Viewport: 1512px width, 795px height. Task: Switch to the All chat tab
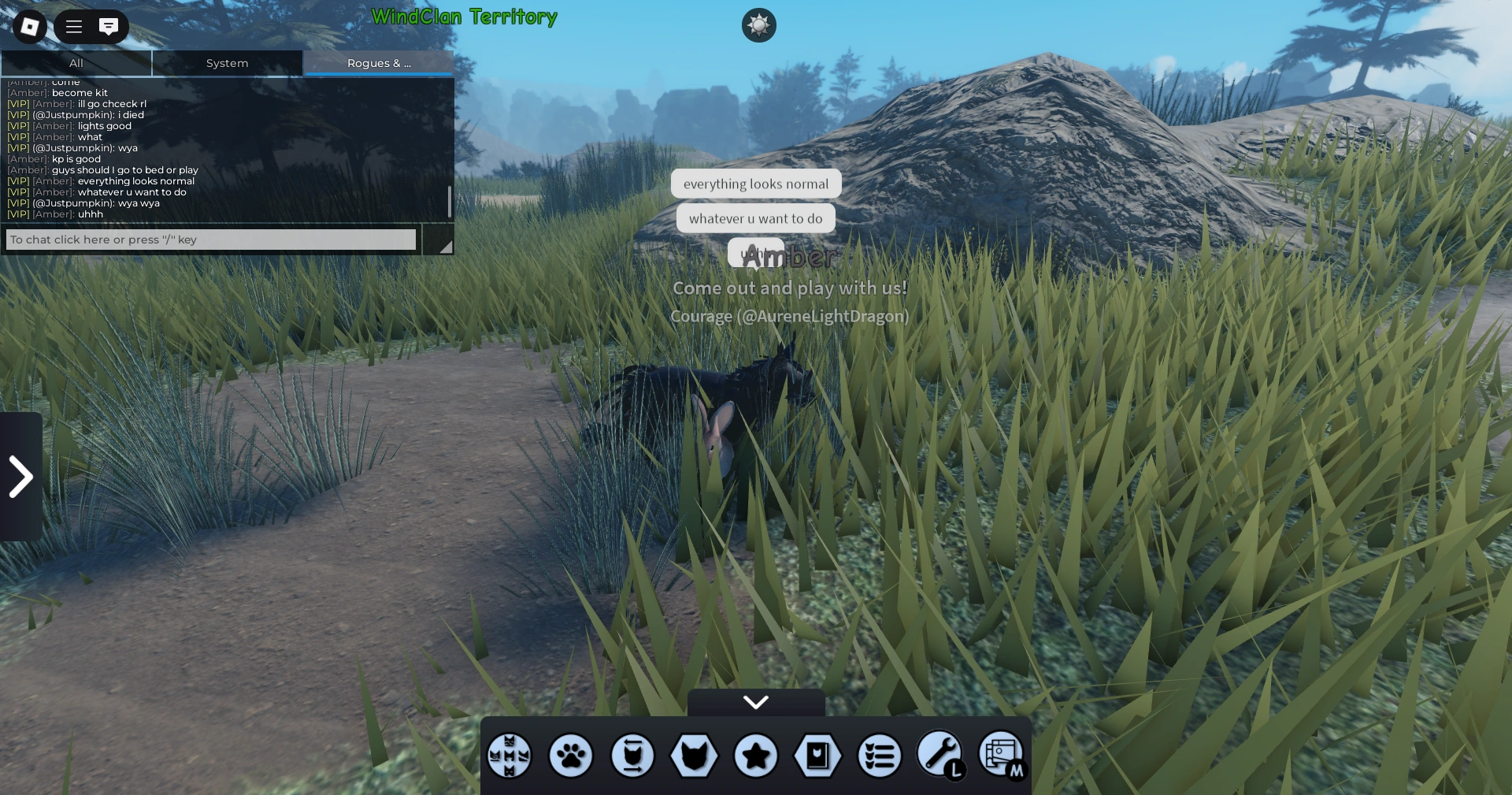coord(76,63)
